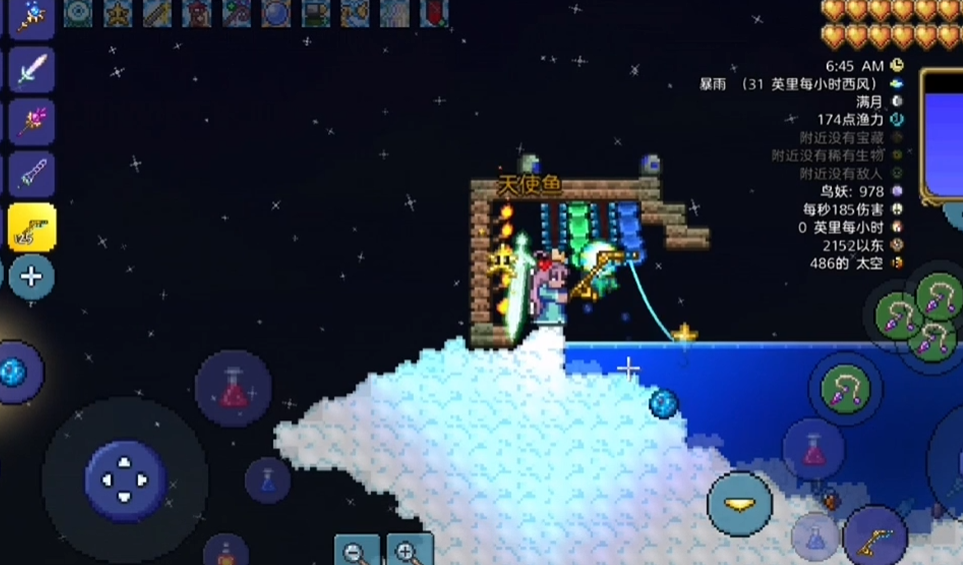Tap the movement joystick with four arrows
963x565 pixels.
[x=124, y=480]
